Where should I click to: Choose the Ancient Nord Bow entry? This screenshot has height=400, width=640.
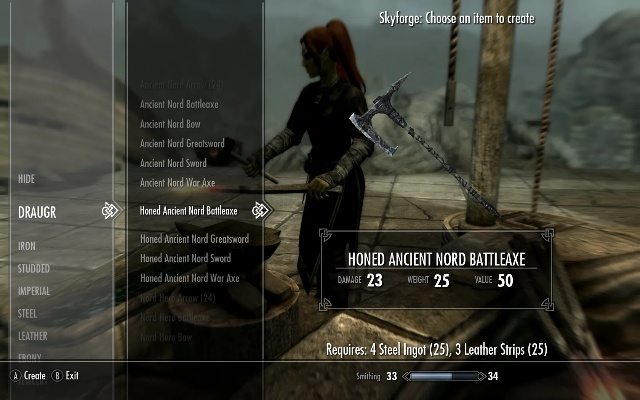tap(168, 124)
